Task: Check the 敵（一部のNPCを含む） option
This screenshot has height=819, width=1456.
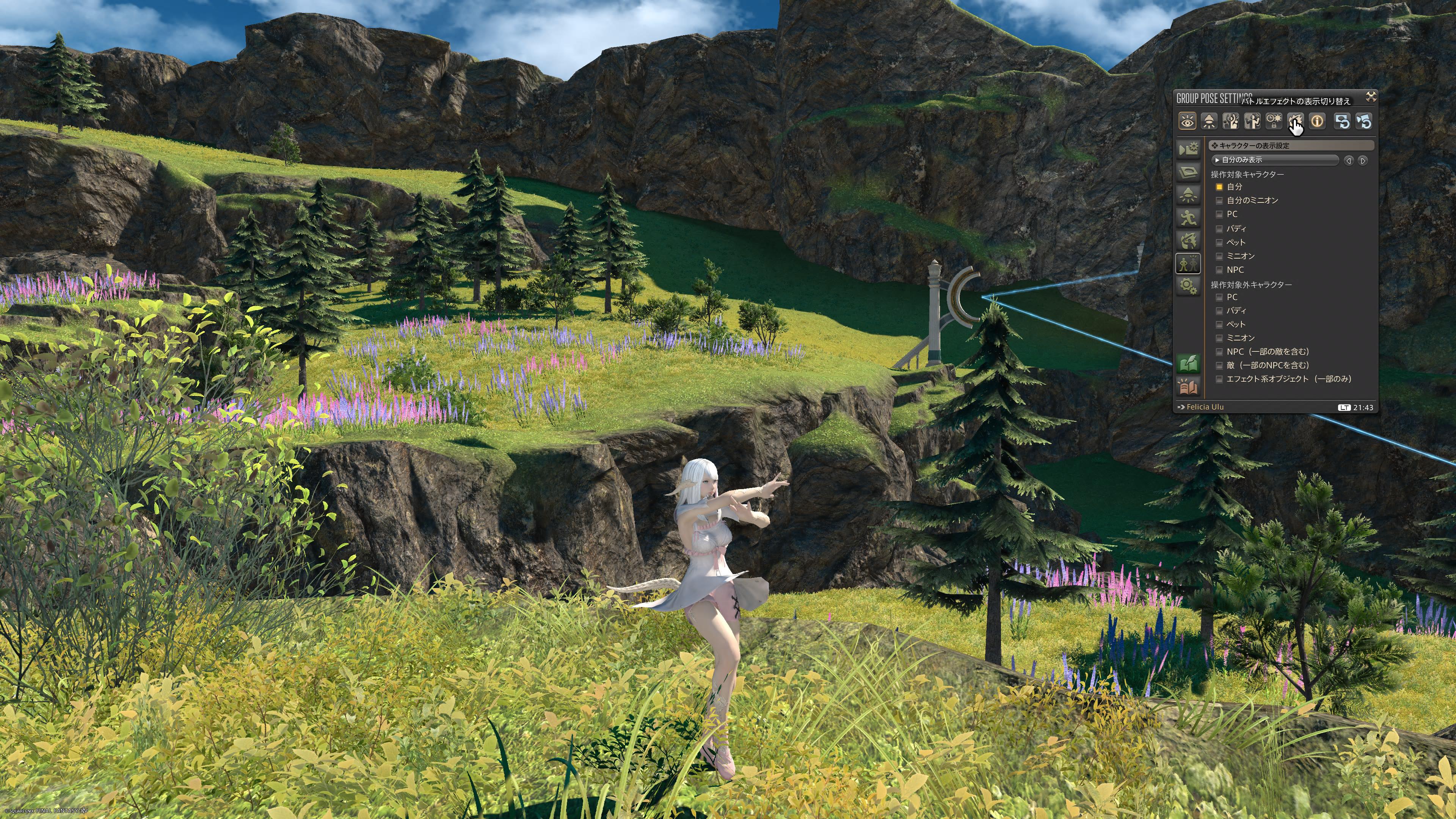Action: click(x=1219, y=366)
